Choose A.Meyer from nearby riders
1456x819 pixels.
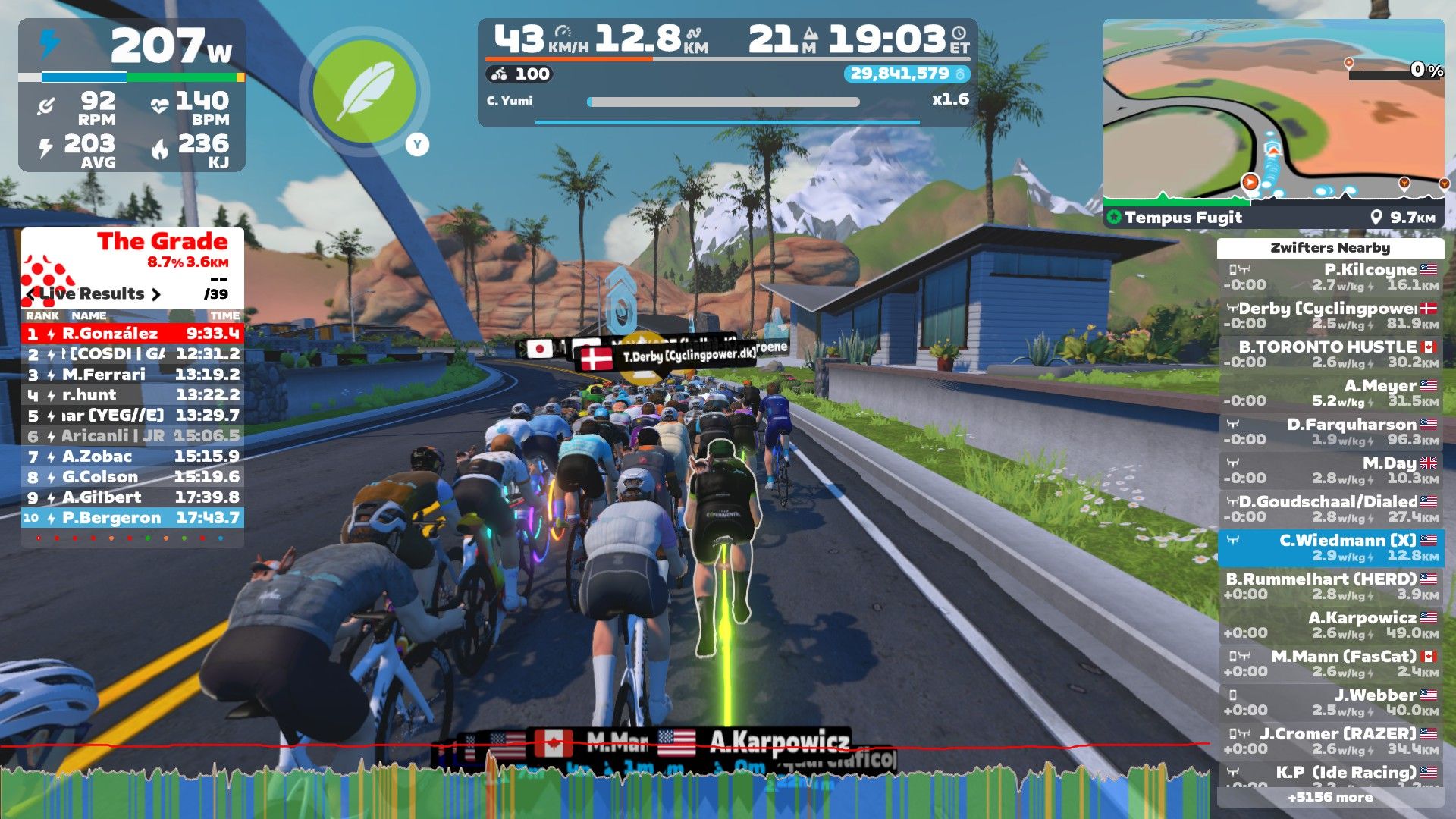click(1330, 394)
